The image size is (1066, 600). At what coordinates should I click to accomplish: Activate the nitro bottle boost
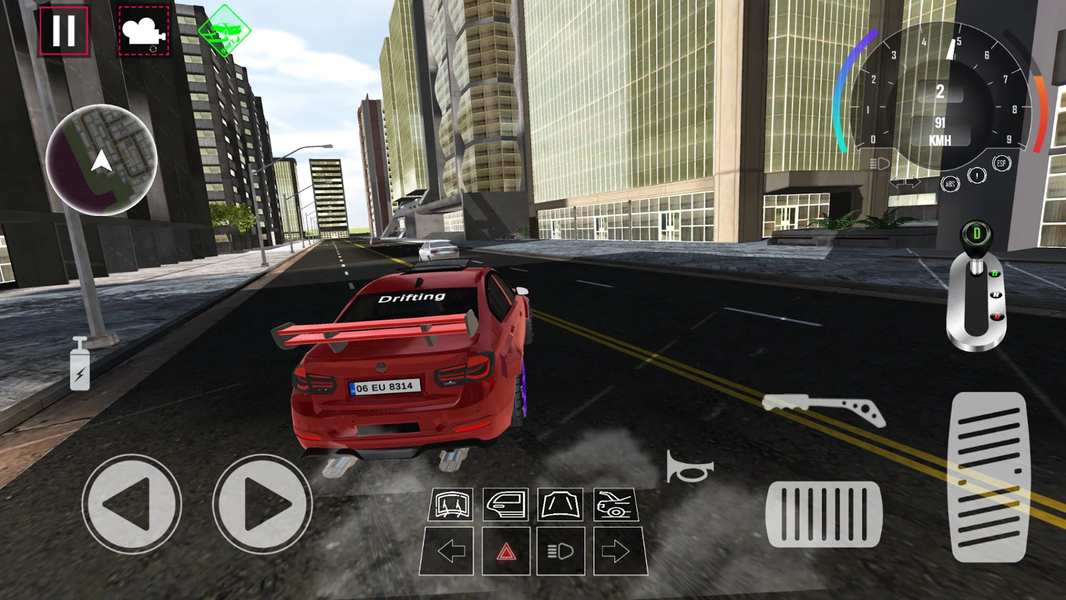tap(80, 363)
